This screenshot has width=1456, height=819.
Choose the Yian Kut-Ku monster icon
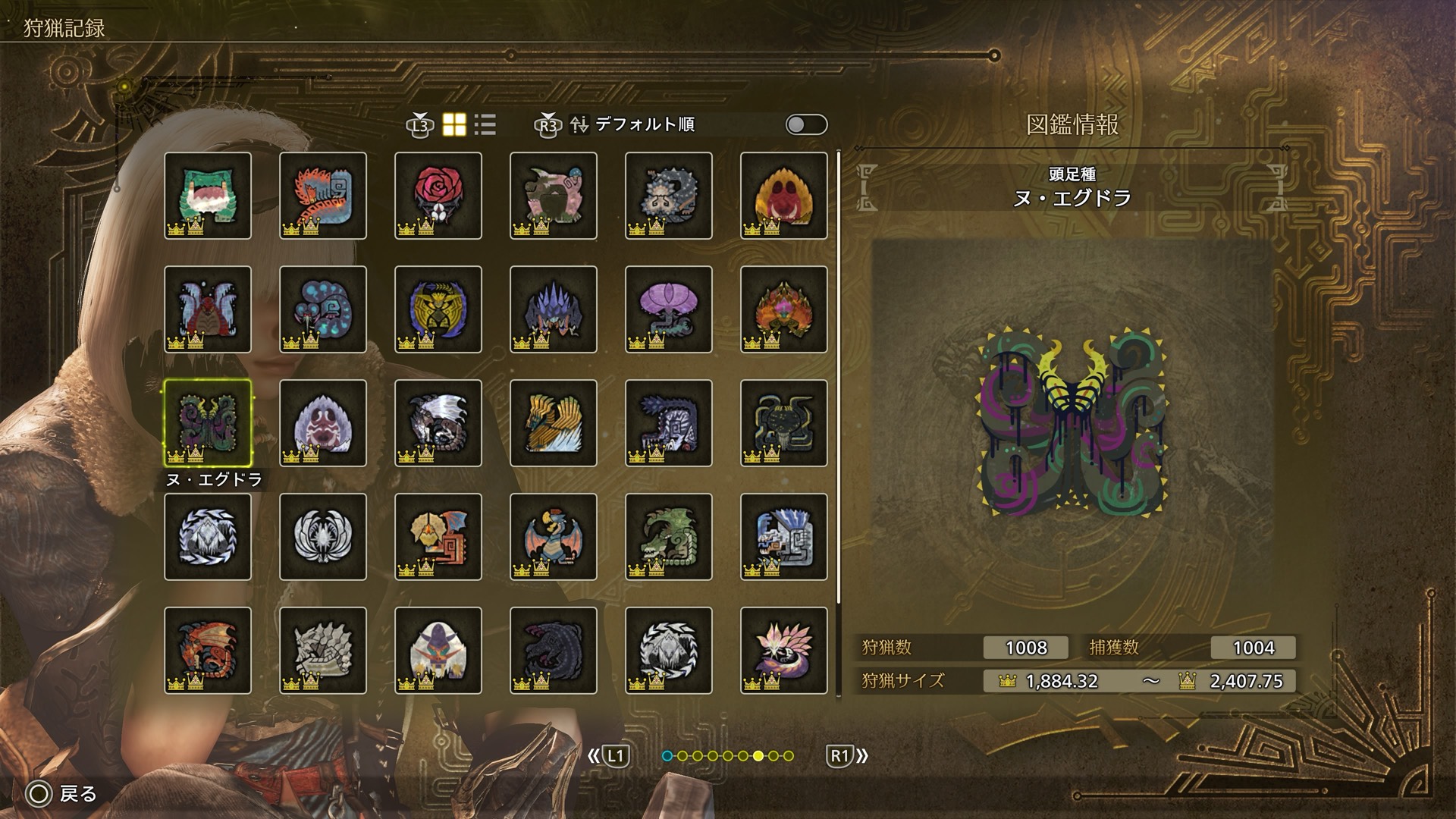point(438,537)
